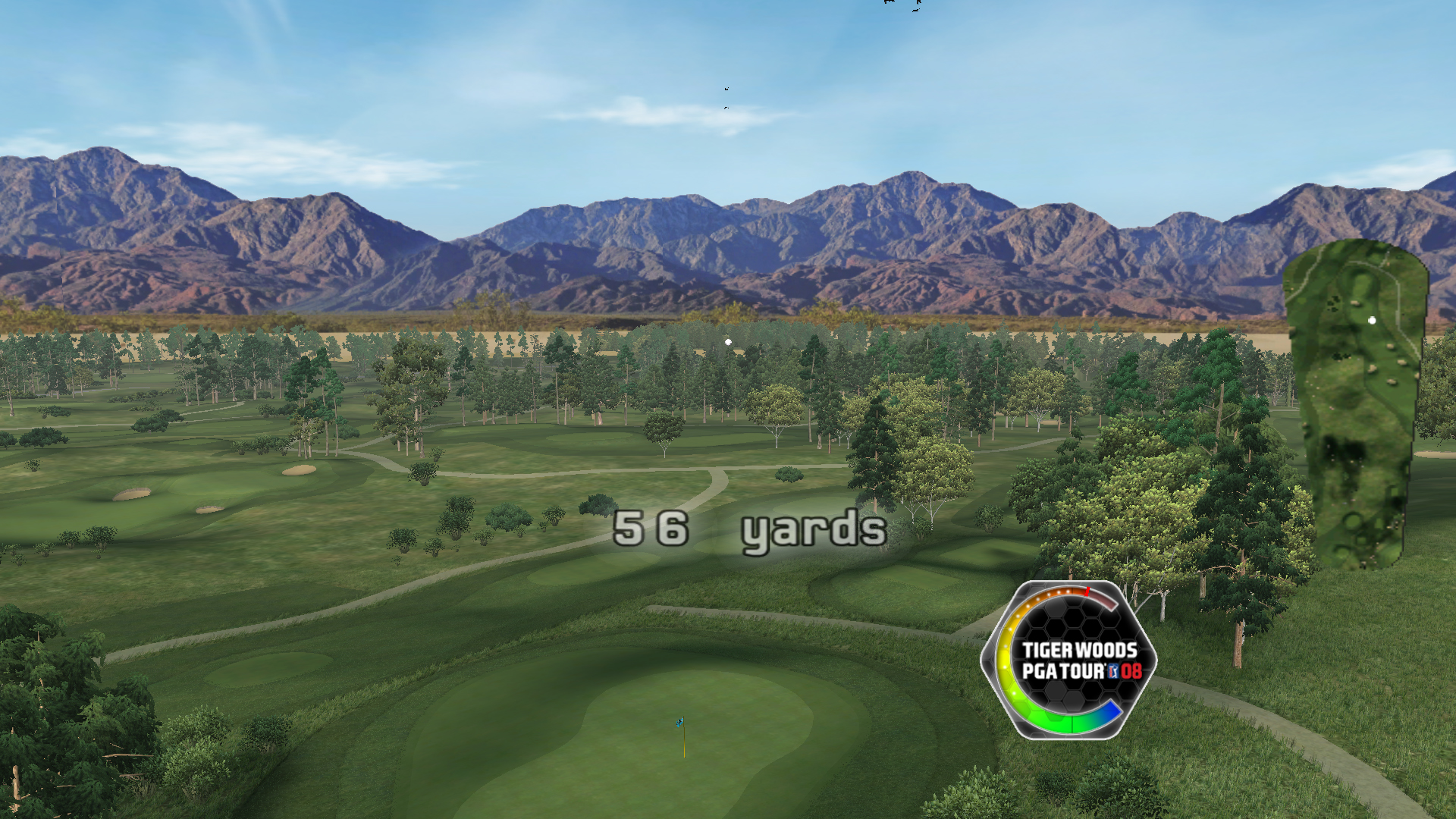Click the hole overview minimap
This screenshot has width=1456, height=819.
(x=1355, y=403)
